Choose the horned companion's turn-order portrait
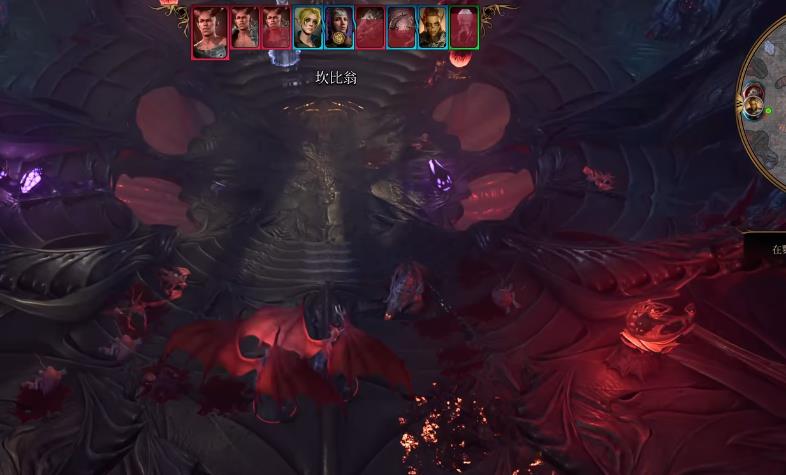The image size is (786, 475). [432, 27]
